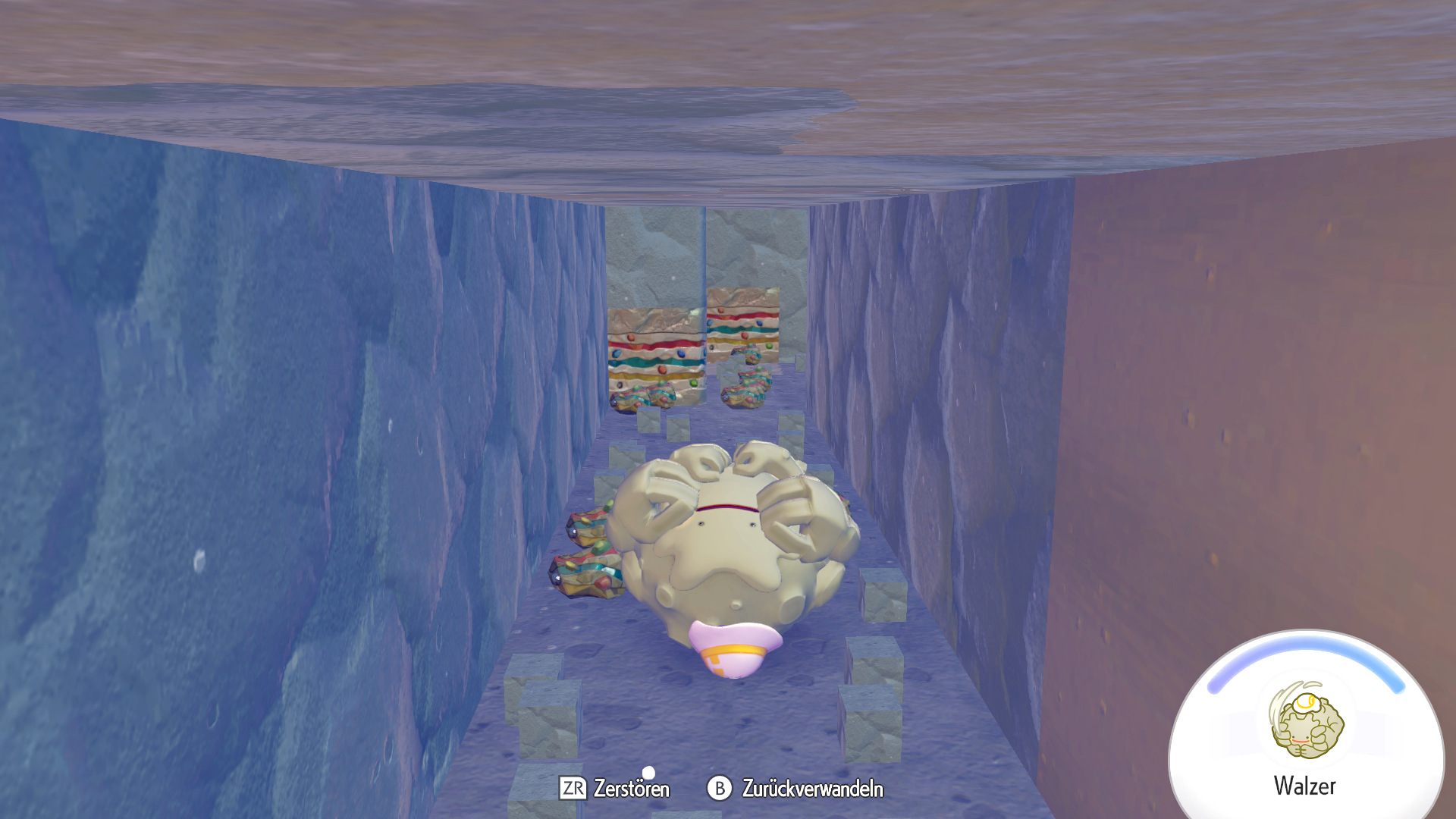Screen dimensions: 1456x819
Task: Select the Walzer ability icon
Action: [1306, 722]
